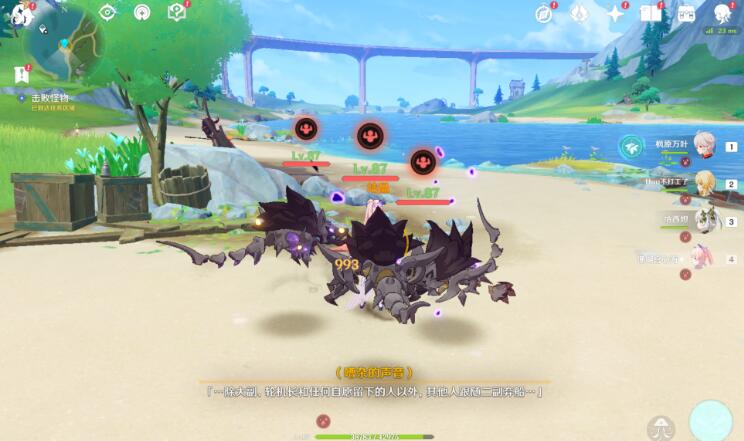Activate the teal glowing skill button

click(711, 420)
